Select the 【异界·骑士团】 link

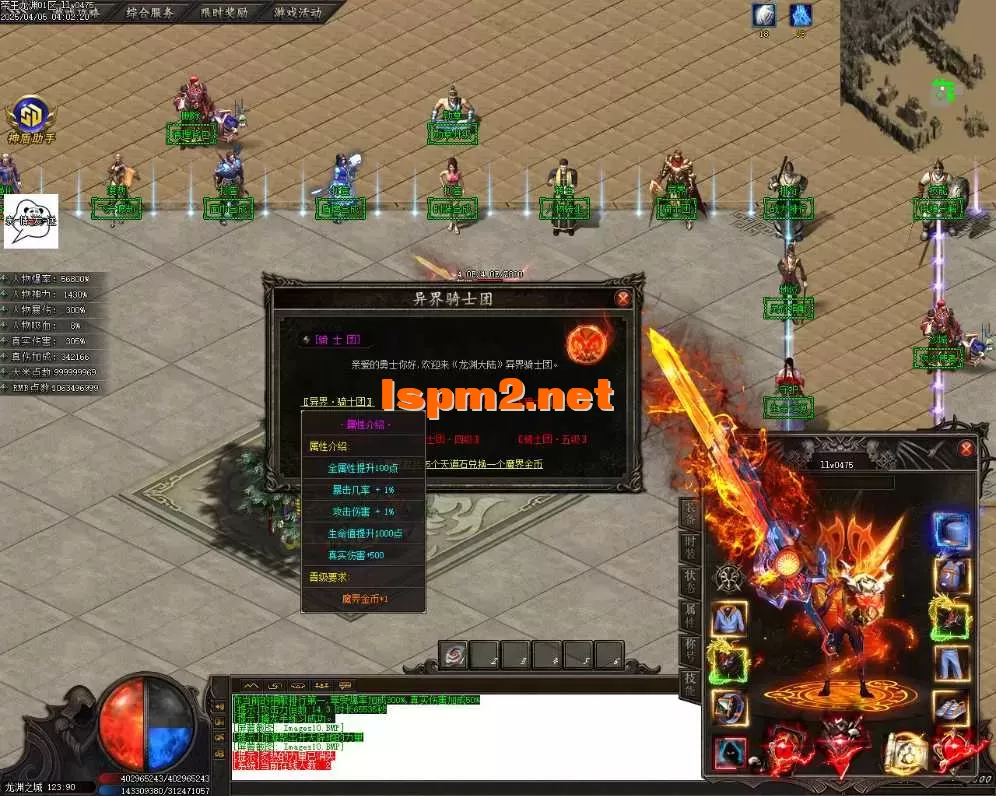click(x=338, y=402)
